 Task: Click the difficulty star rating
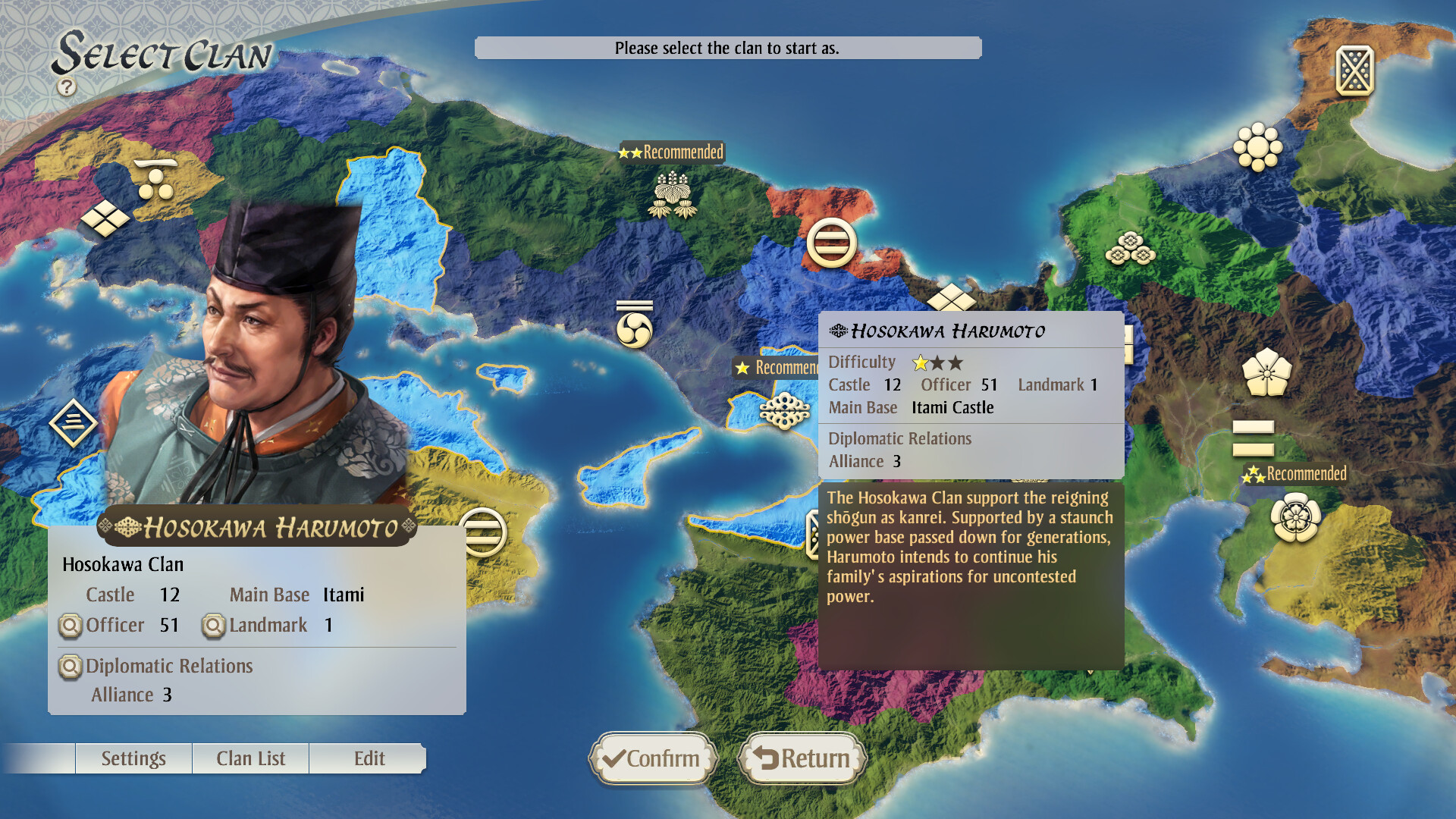pyautogui.click(x=937, y=362)
